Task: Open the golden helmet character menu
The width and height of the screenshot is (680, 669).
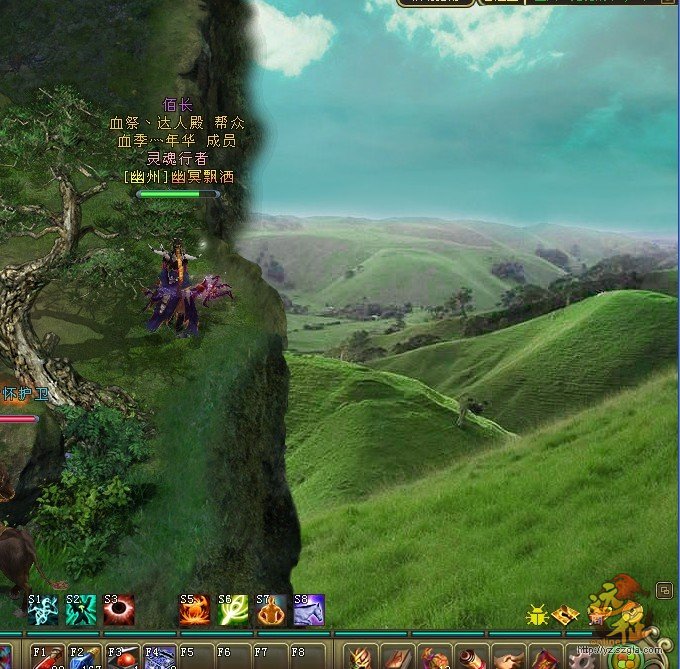Action: [x=361, y=658]
